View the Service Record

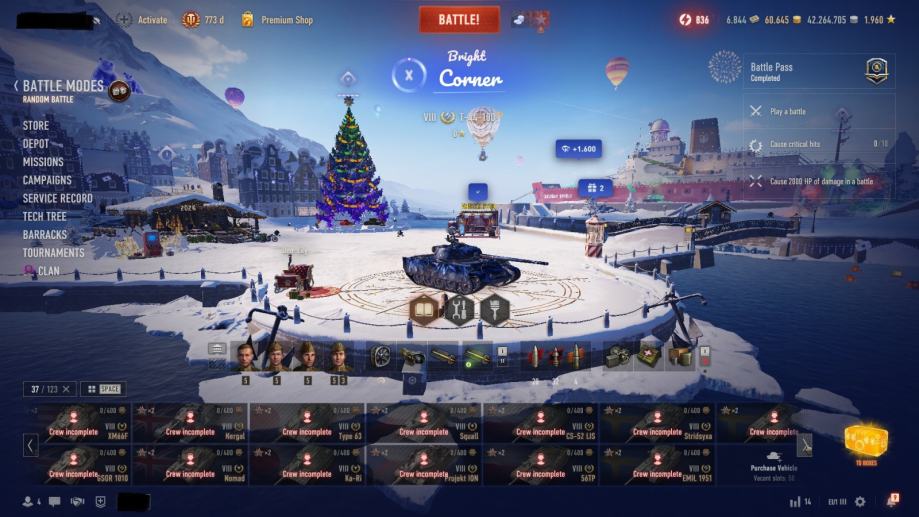58,198
